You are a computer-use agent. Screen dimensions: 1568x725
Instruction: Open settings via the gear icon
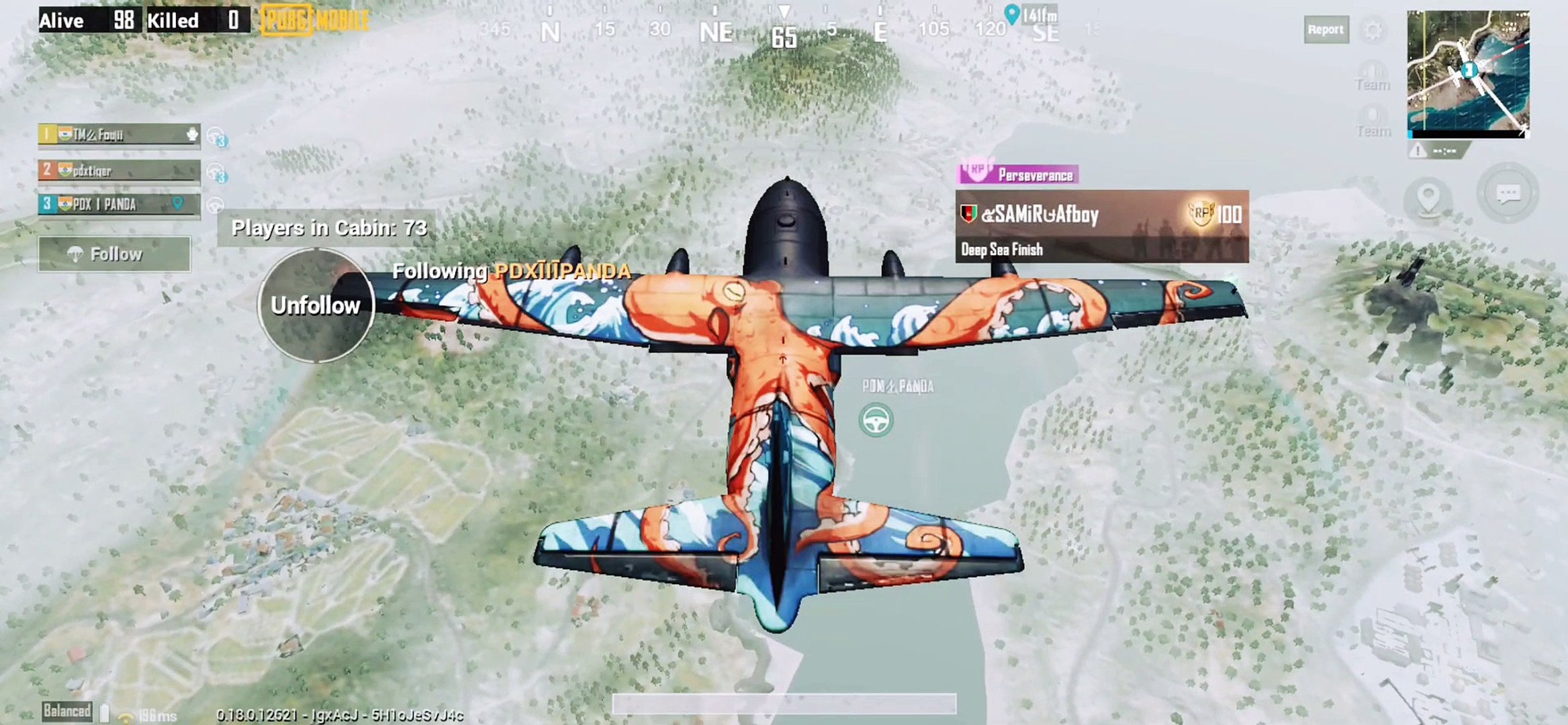point(1373,30)
